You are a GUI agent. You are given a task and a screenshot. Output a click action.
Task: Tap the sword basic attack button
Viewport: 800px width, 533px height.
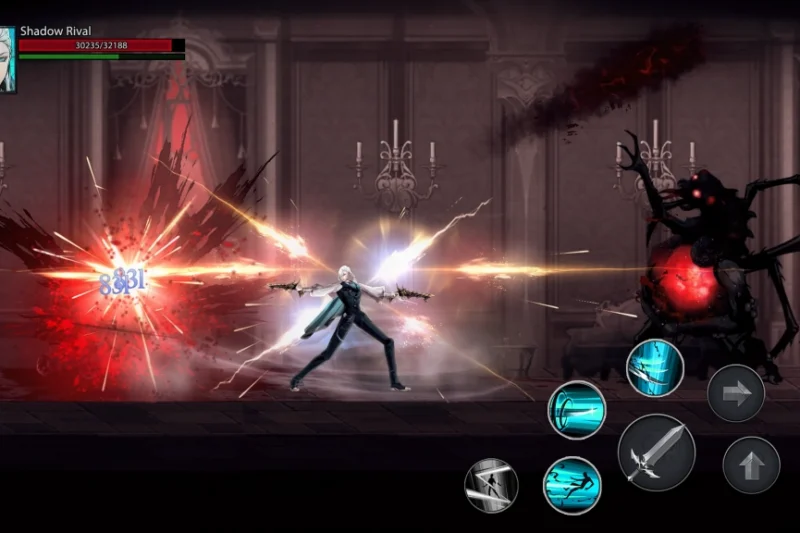(656, 452)
